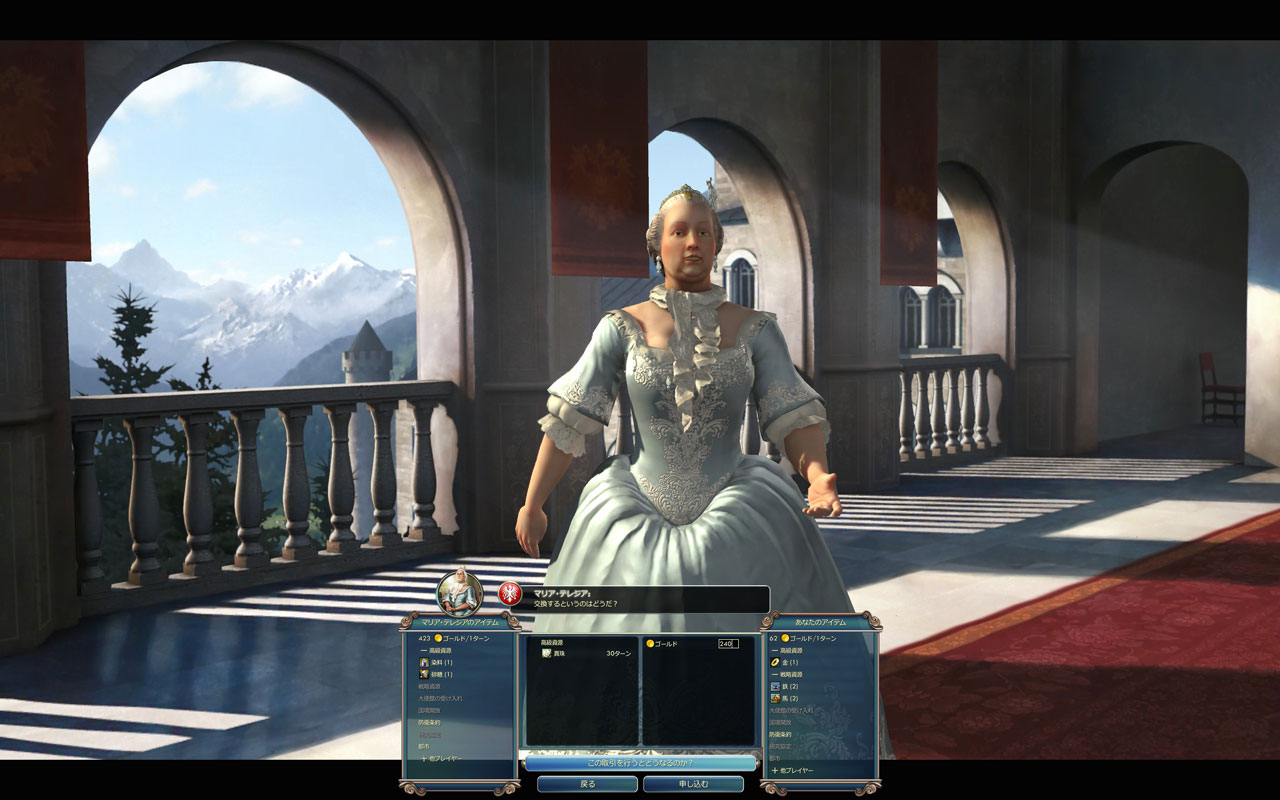Collapse your 戦略資源 strategic resources list

(x=789, y=674)
